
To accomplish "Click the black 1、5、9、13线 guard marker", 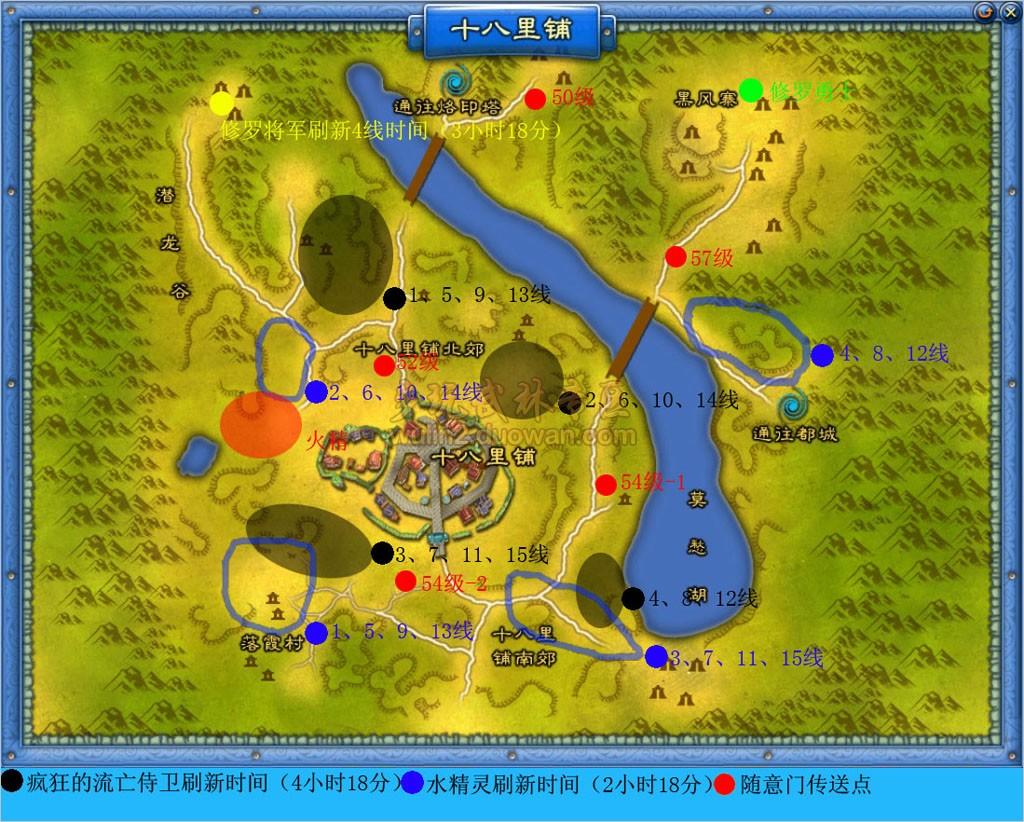I will pyautogui.click(x=395, y=298).
